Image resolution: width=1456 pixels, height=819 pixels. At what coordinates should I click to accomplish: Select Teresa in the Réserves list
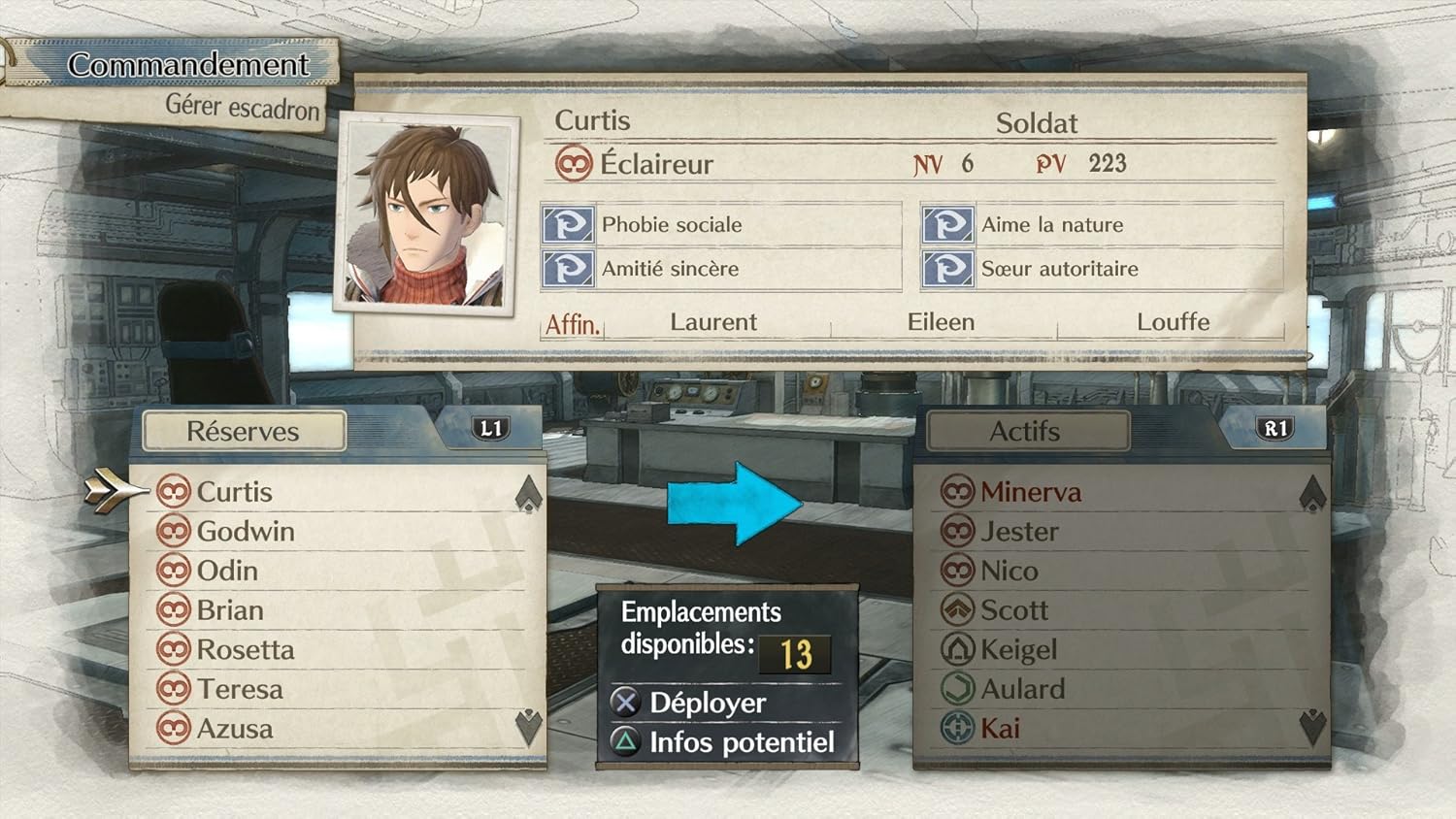click(x=239, y=689)
